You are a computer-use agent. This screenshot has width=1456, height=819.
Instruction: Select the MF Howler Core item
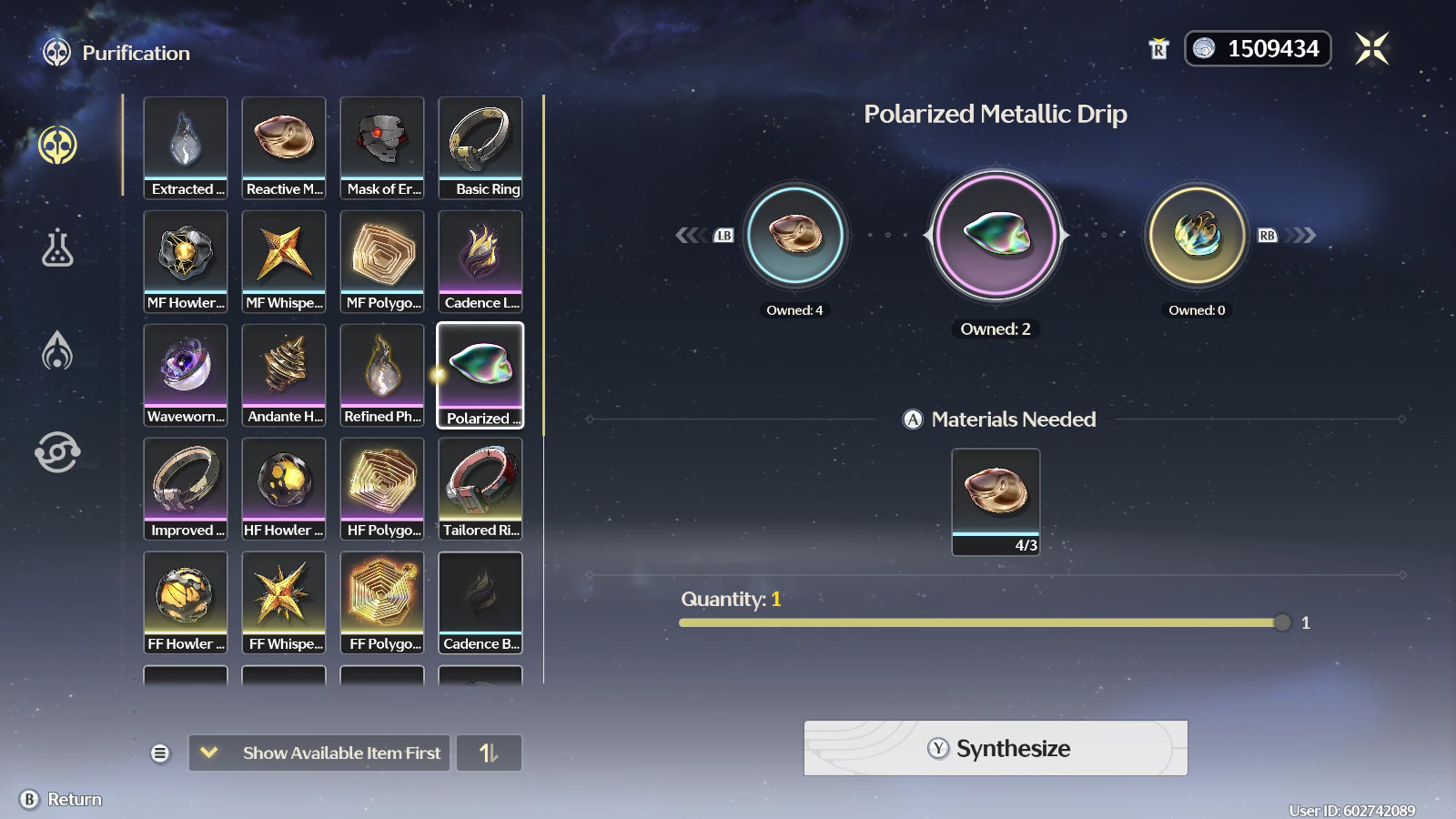186,261
